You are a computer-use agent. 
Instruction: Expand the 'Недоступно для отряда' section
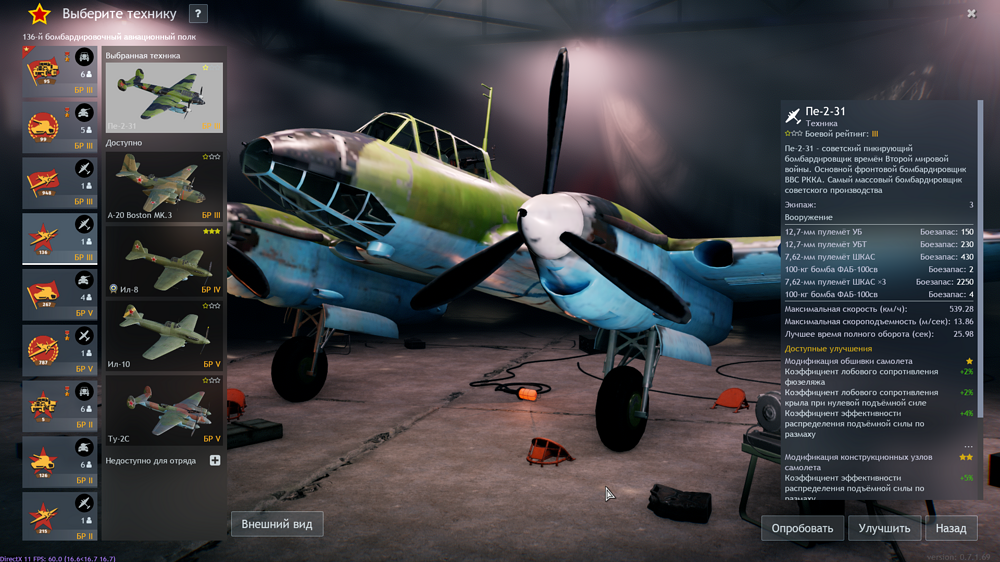point(214,461)
